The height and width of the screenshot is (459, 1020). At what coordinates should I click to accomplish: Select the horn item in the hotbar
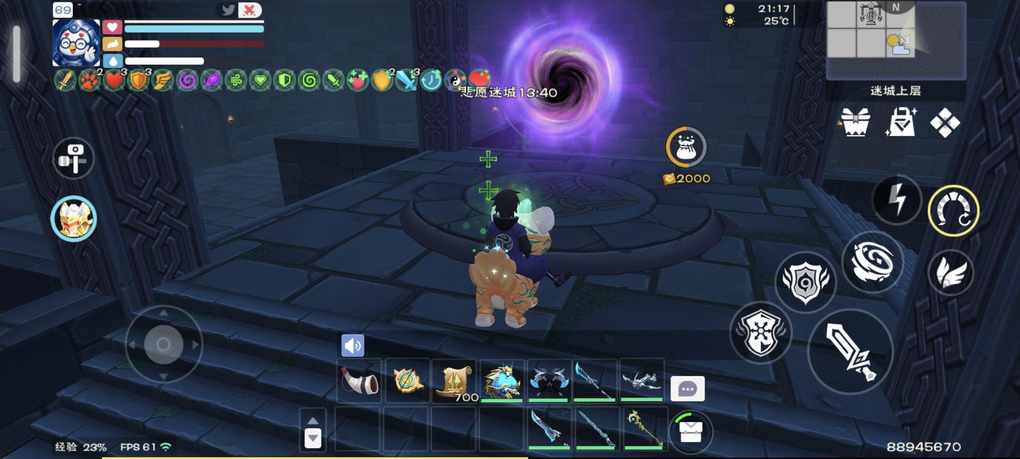pos(359,381)
